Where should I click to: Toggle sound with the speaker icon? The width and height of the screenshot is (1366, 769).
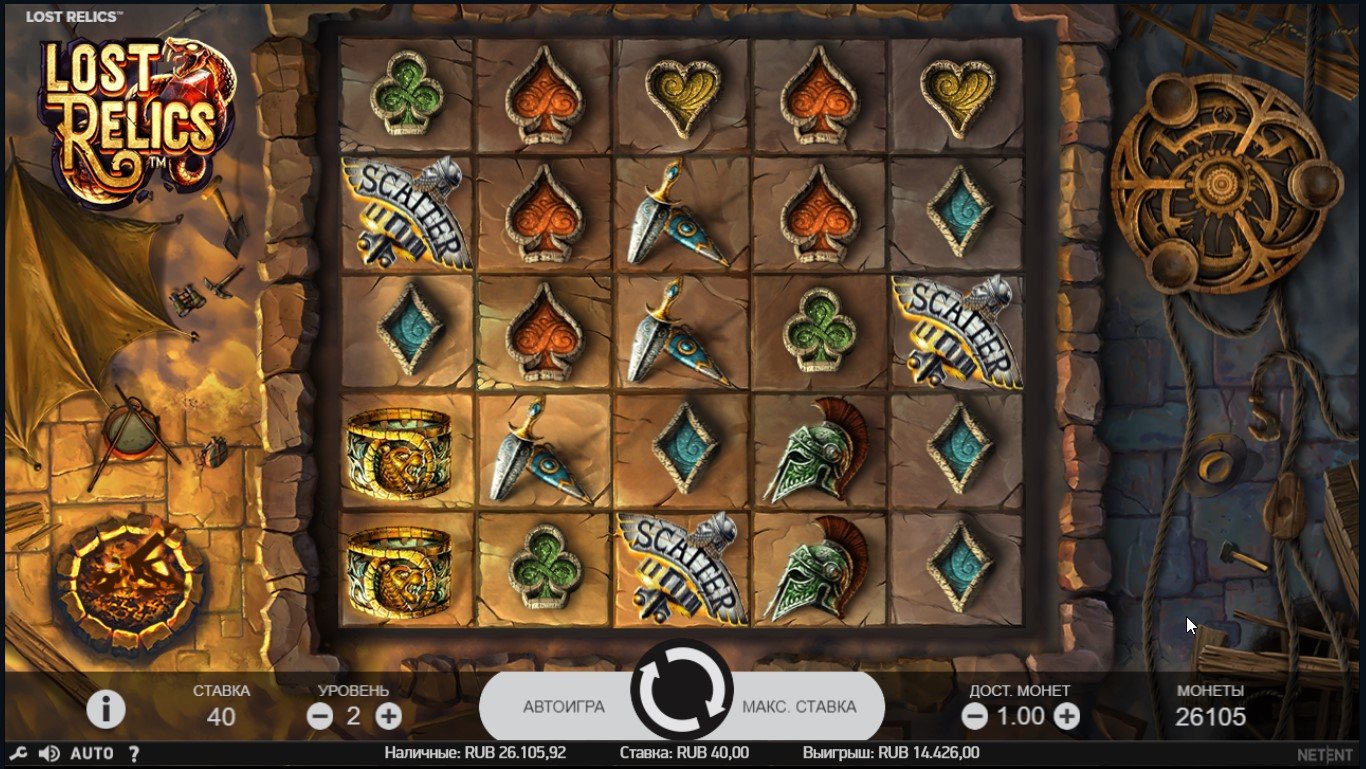[x=49, y=753]
